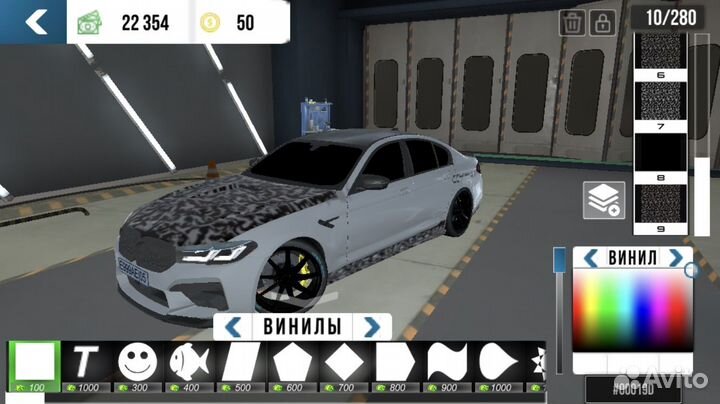Choose the diamond shape vinyl
This screenshot has height=404, width=720.
tap(343, 361)
